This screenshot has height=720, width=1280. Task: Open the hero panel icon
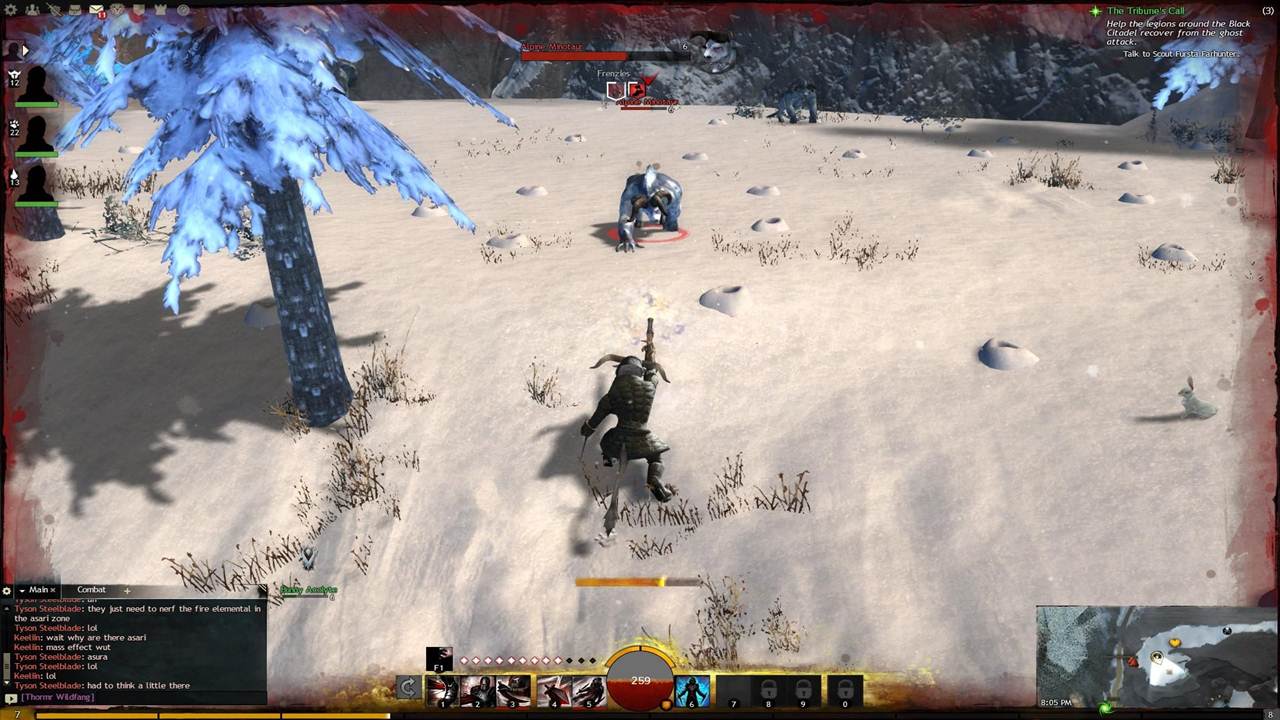(x=55, y=10)
